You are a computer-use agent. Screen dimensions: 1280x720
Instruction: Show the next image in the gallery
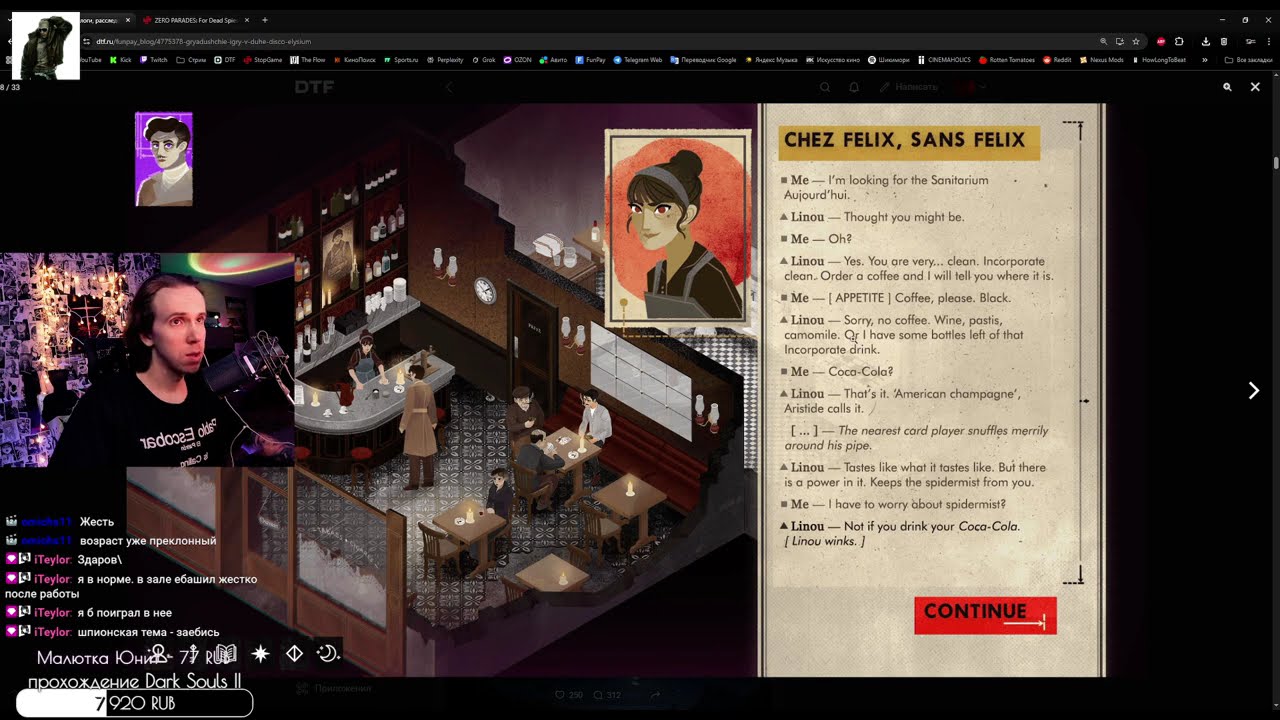(x=1253, y=391)
